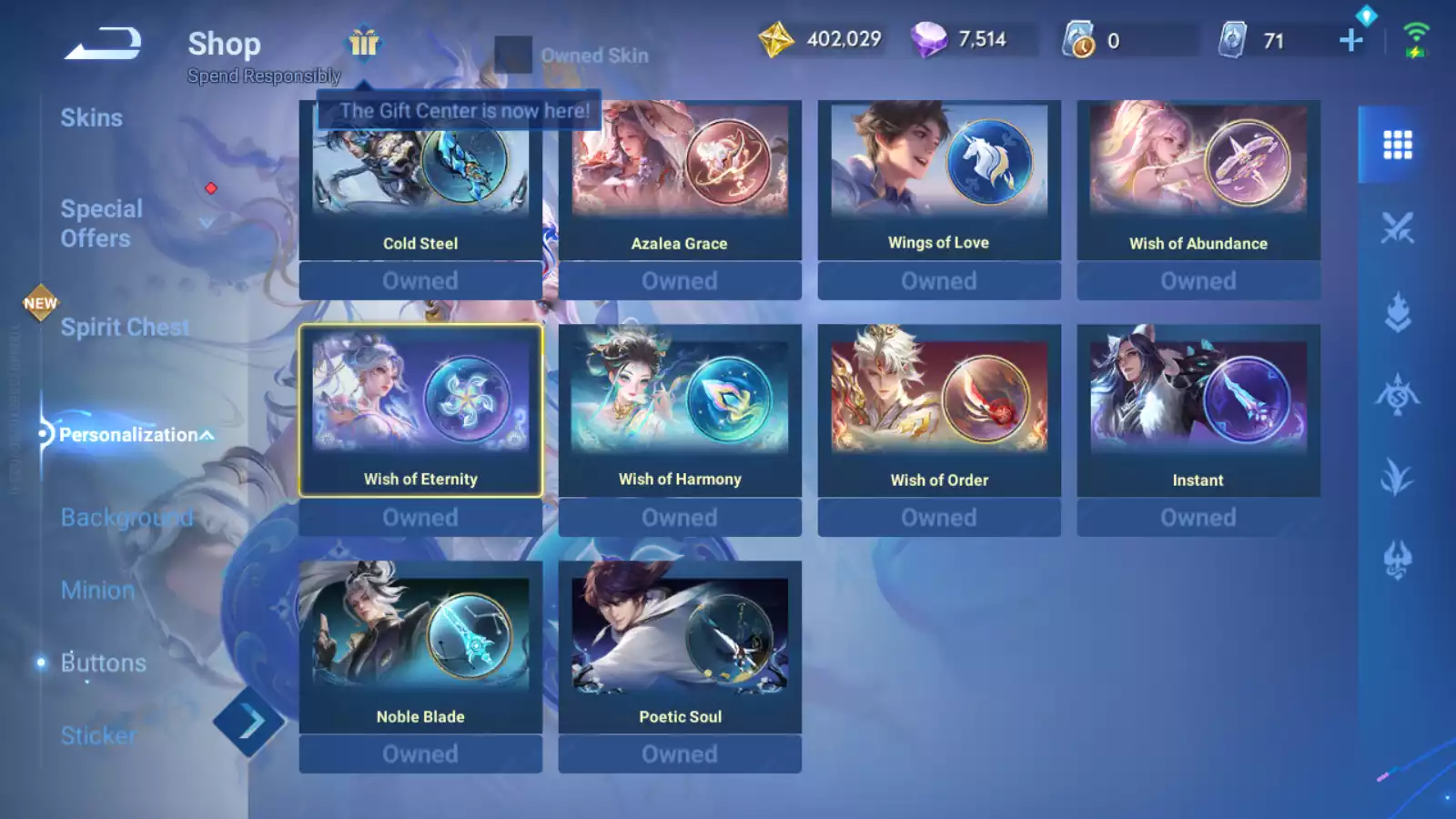The width and height of the screenshot is (1456, 819).
Task: Show all items with grid filter
Action: [x=1397, y=145]
